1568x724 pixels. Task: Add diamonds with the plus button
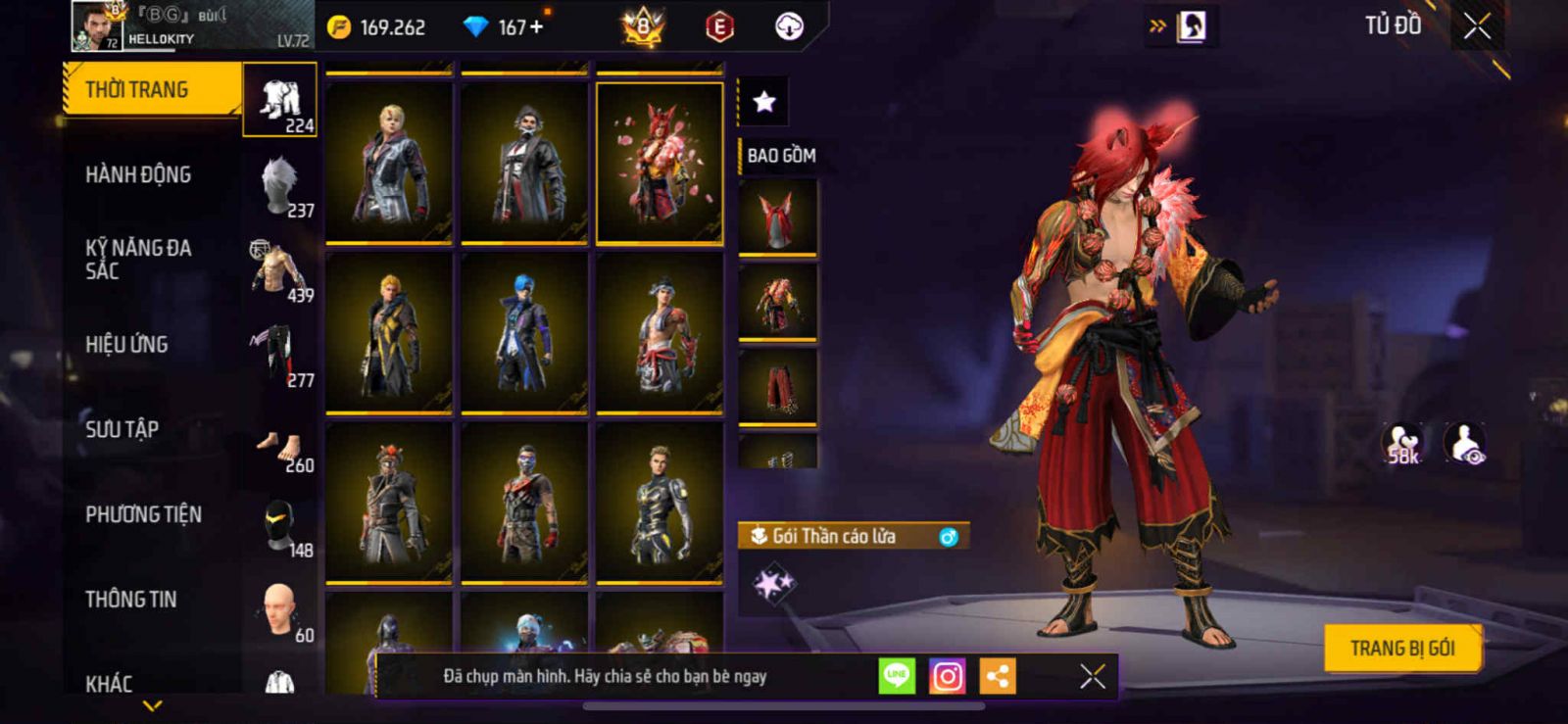pyautogui.click(x=535, y=27)
